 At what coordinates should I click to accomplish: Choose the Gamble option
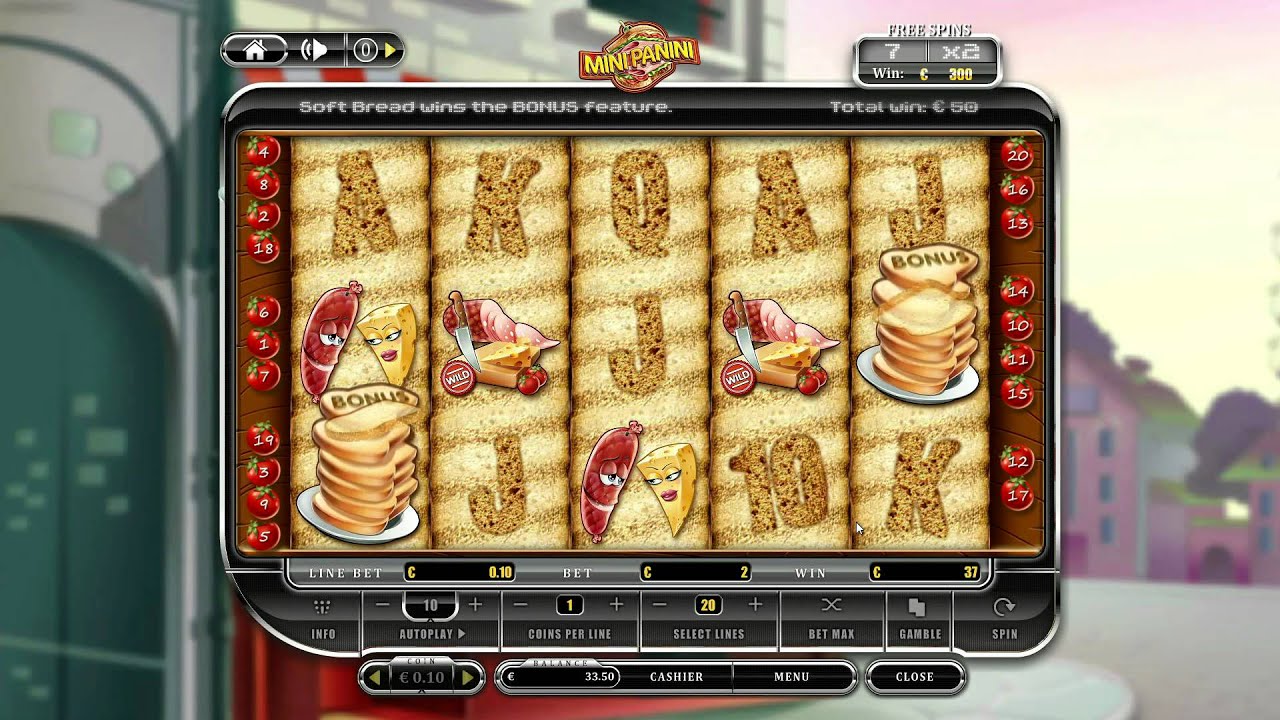tap(919, 620)
